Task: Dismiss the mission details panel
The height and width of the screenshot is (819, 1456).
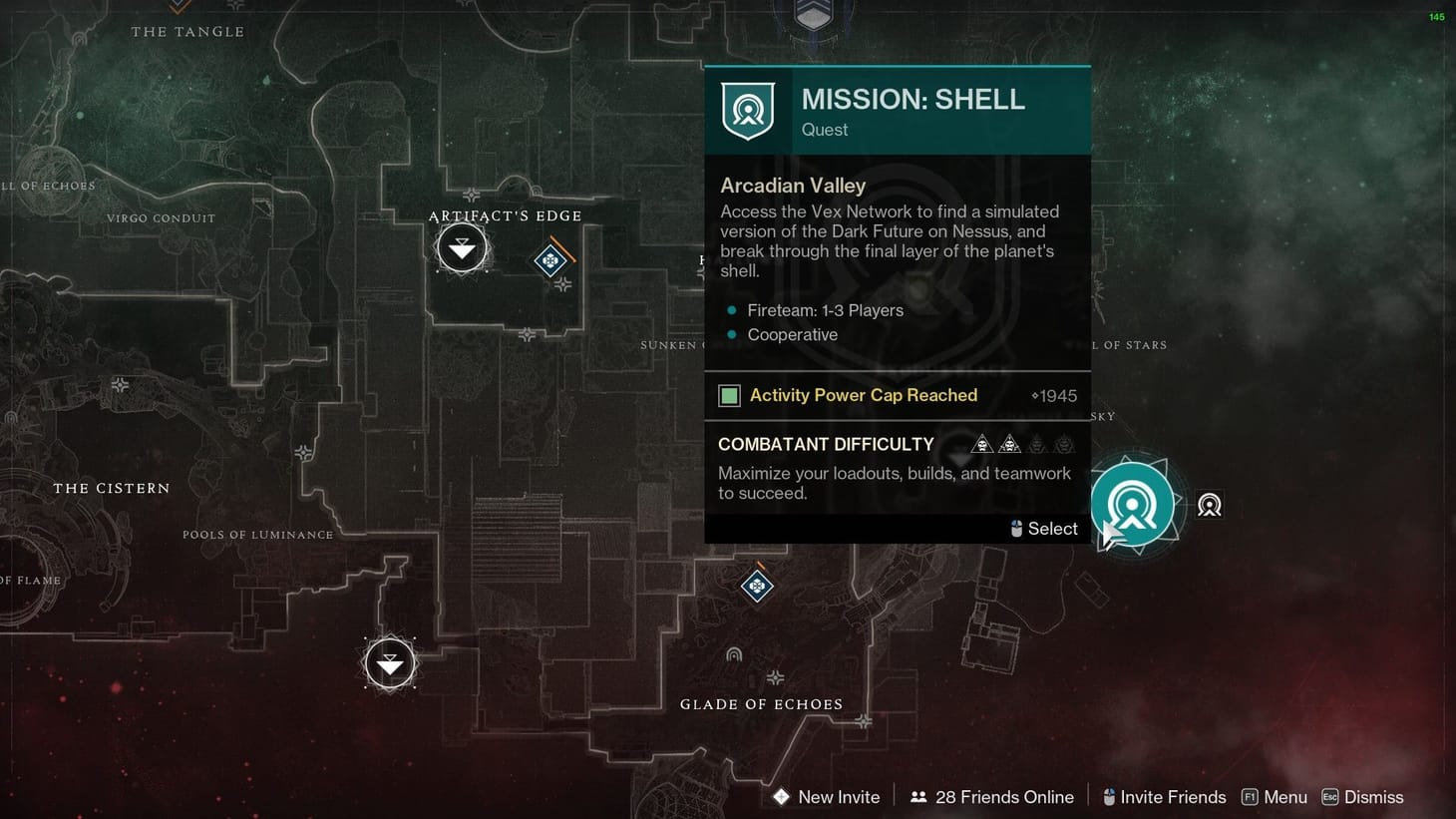Action: (1374, 796)
